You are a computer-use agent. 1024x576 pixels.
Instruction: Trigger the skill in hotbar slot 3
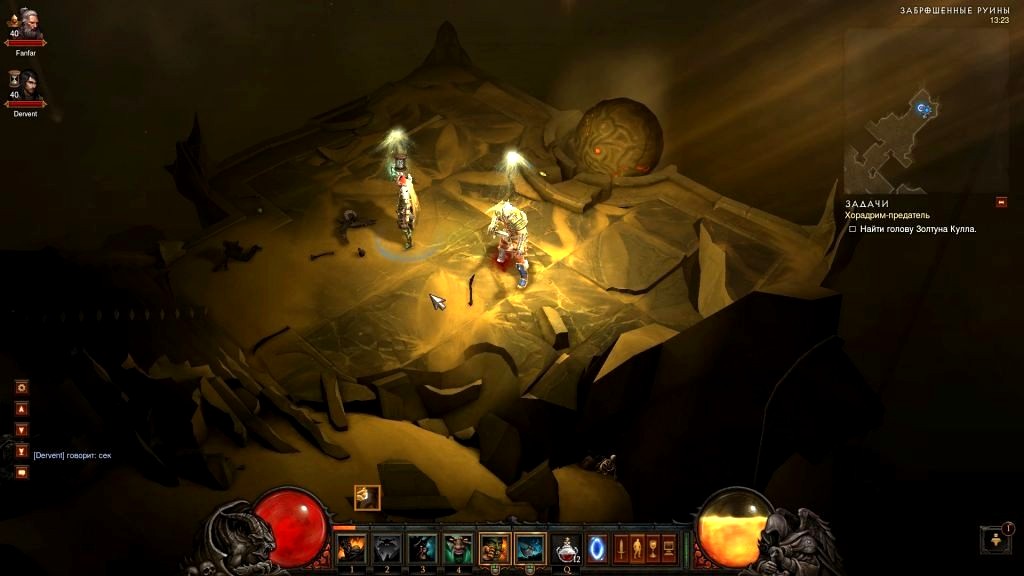(x=422, y=548)
